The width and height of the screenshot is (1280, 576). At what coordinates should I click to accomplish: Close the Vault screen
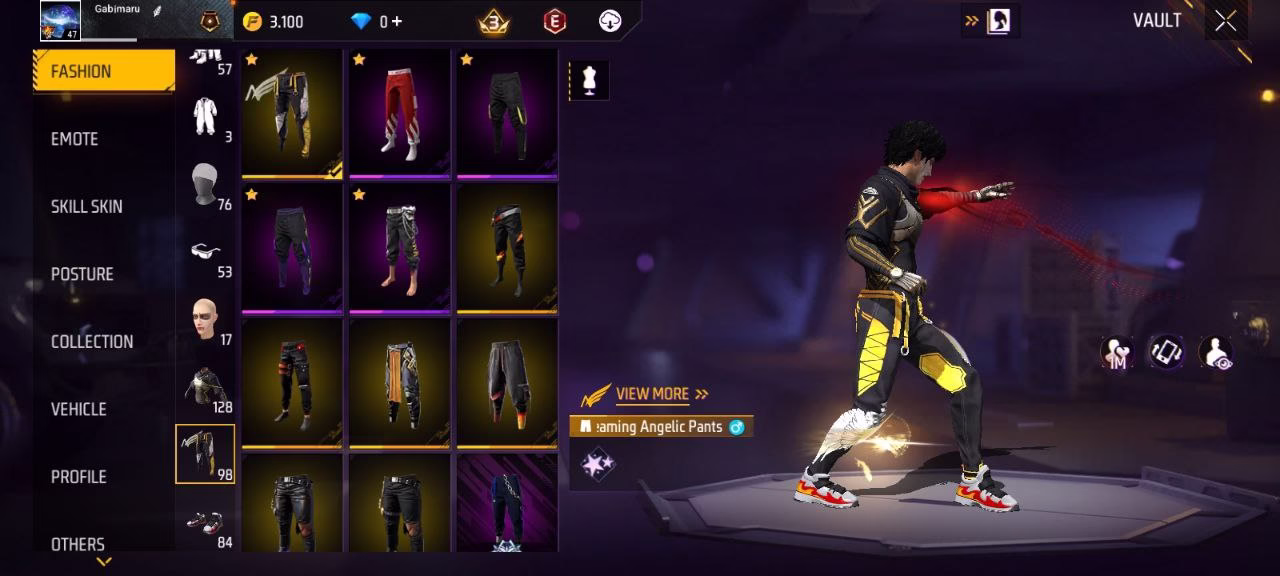coord(1225,22)
